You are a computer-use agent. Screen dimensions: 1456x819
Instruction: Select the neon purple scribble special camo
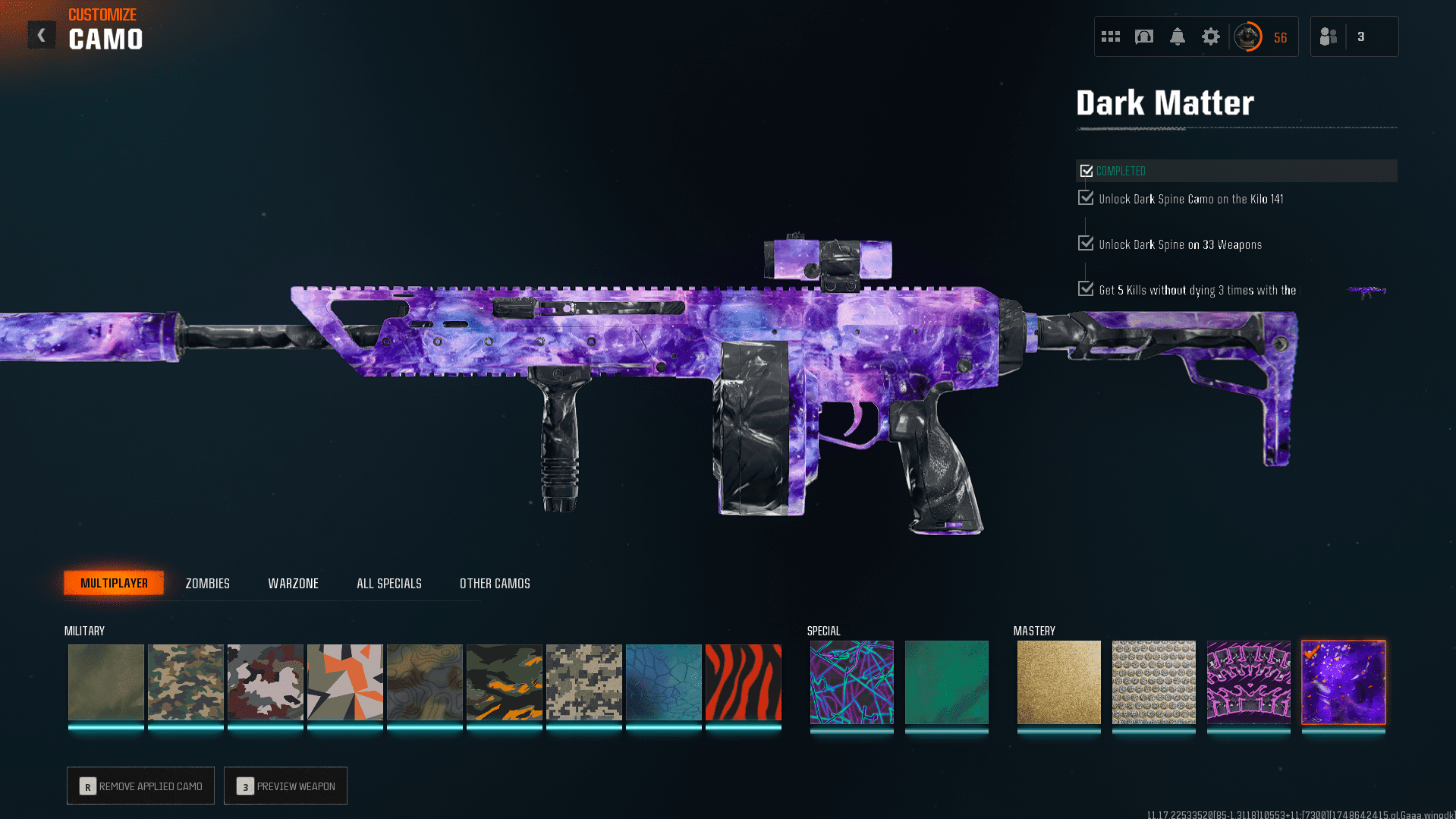point(851,682)
